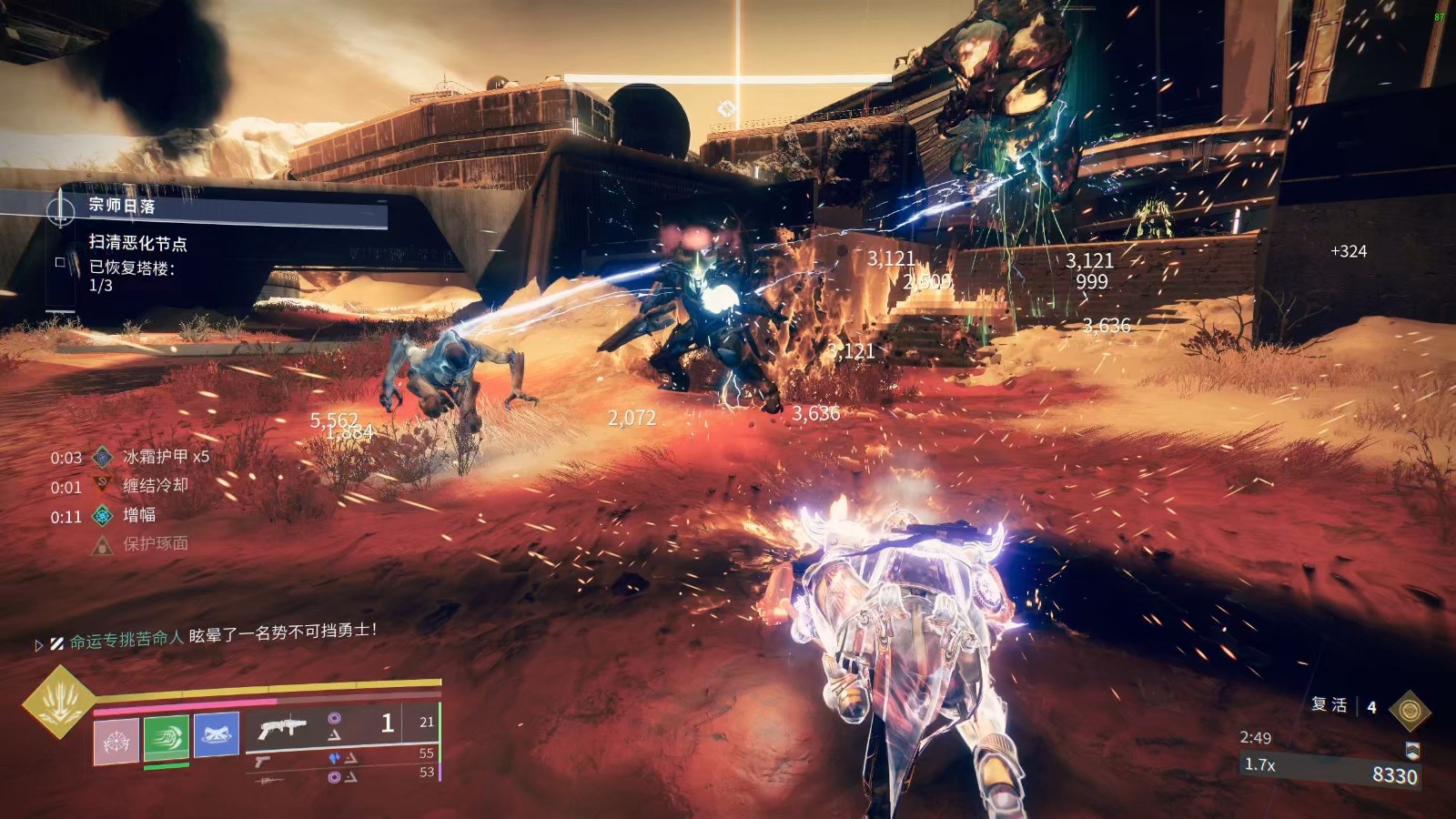Open the 宗师日落 activity tracker header
This screenshot has height=819, width=1456.
[122, 206]
